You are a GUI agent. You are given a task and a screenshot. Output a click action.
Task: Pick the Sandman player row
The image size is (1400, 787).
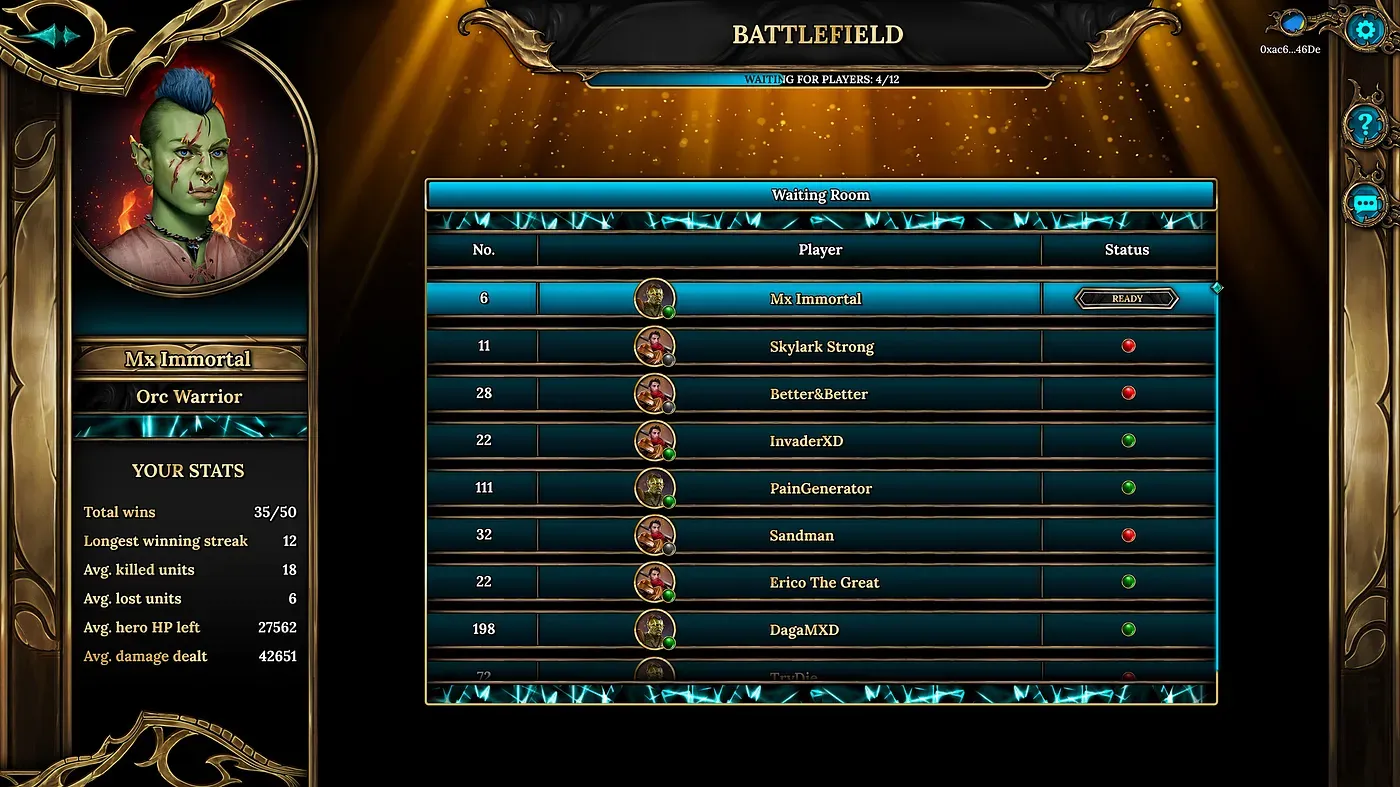[801, 535]
